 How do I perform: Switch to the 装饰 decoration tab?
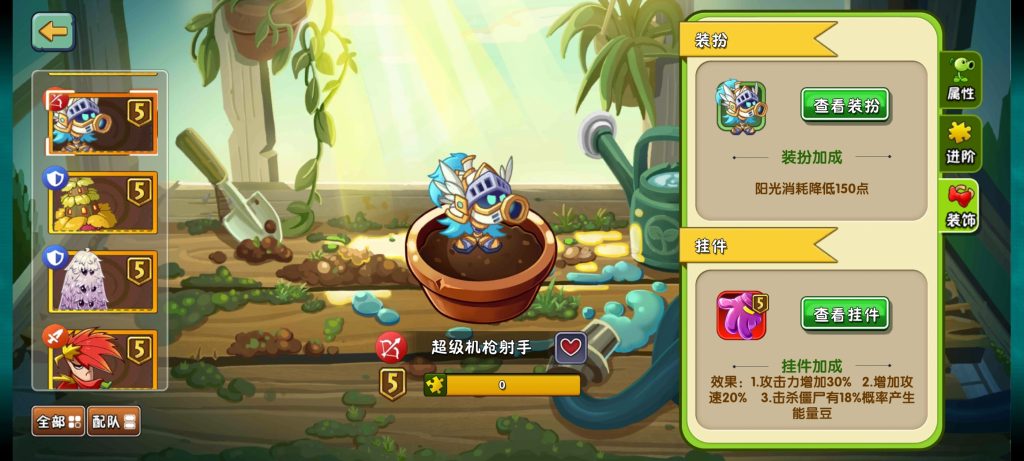pos(961,207)
